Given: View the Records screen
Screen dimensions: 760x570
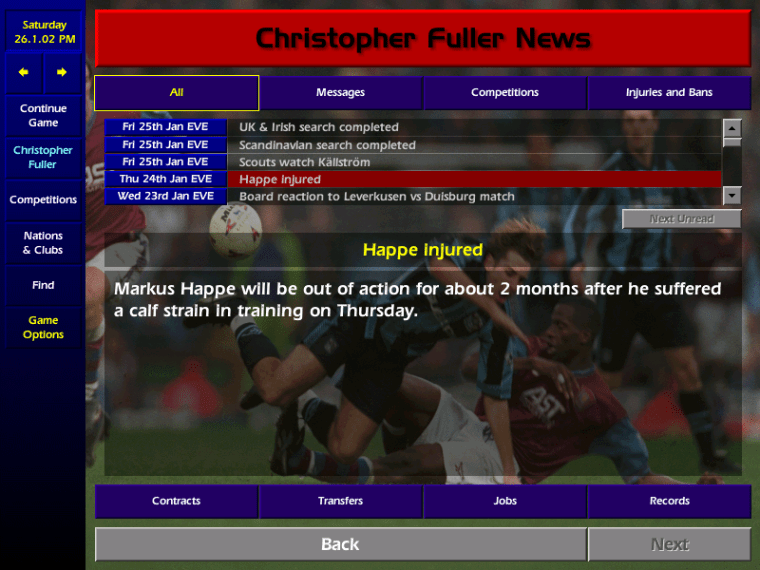Looking at the screenshot, I should 669,501.
